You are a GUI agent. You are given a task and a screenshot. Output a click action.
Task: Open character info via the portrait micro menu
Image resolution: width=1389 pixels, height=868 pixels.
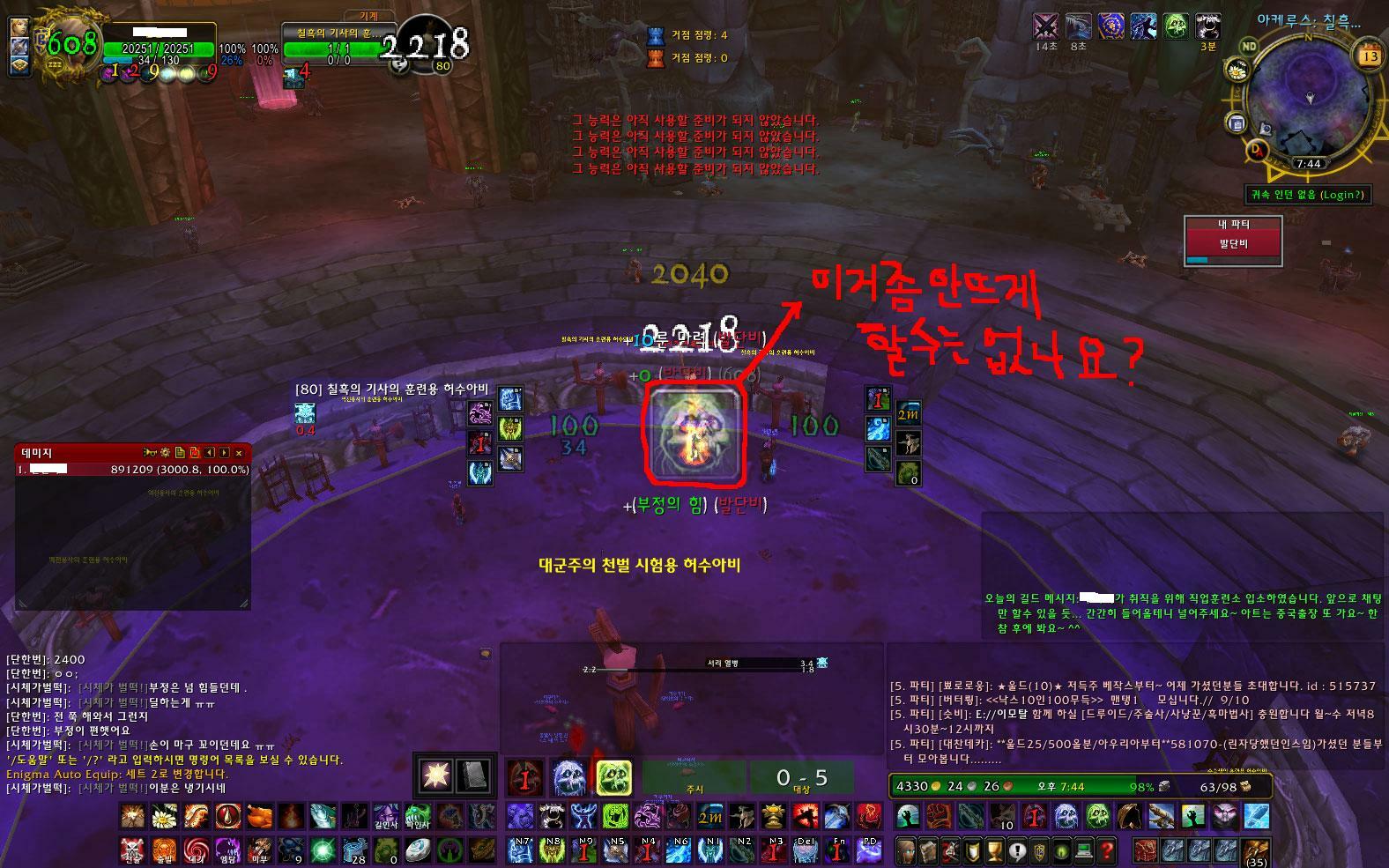[908, 851]
